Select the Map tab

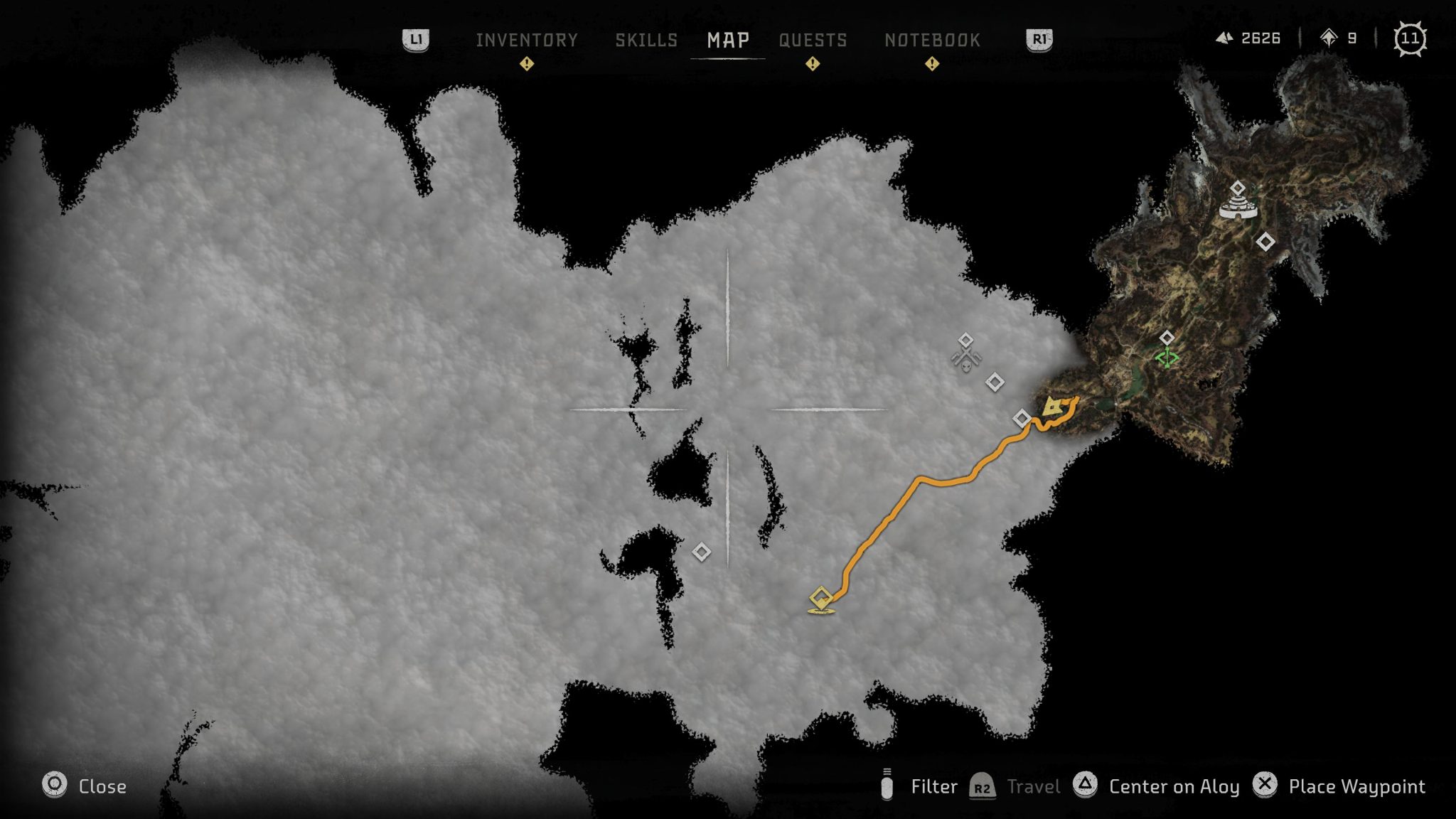(x=728, y=41)
